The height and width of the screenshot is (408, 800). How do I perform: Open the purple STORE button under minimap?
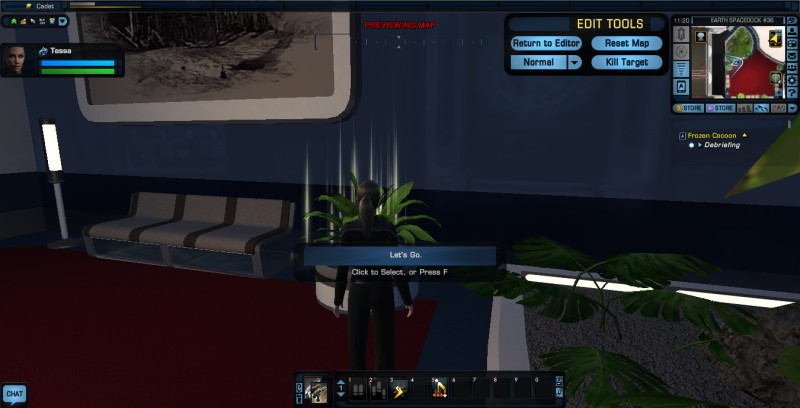coord(721,107)
